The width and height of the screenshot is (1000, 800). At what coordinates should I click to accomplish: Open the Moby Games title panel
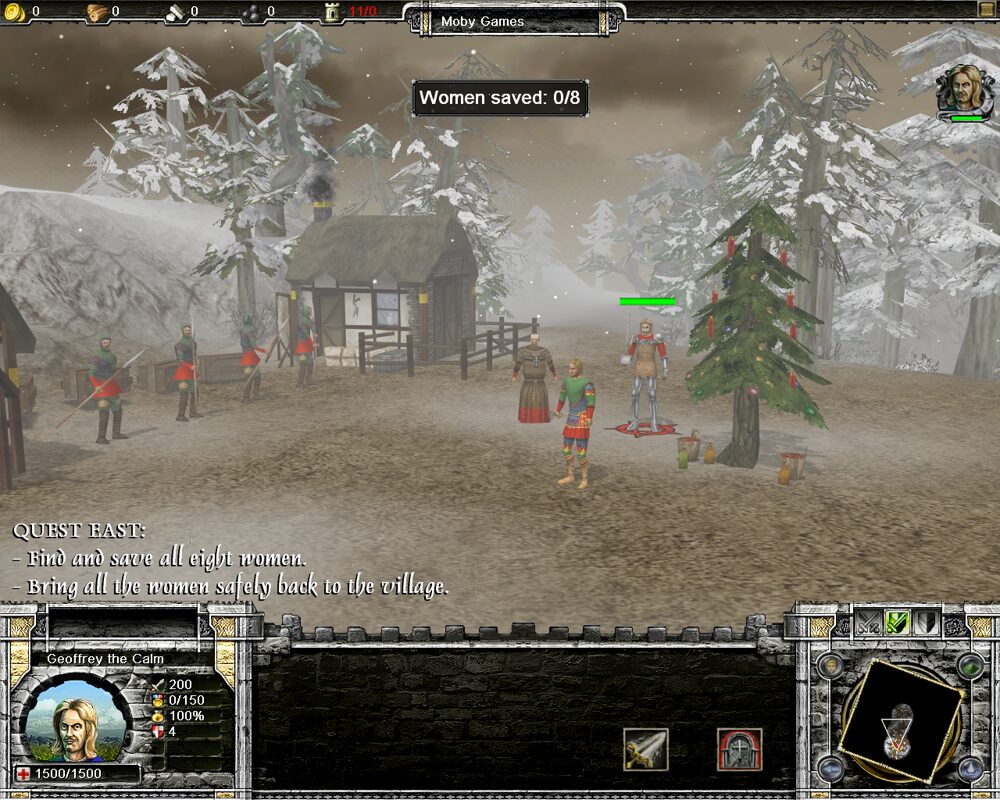514,21
